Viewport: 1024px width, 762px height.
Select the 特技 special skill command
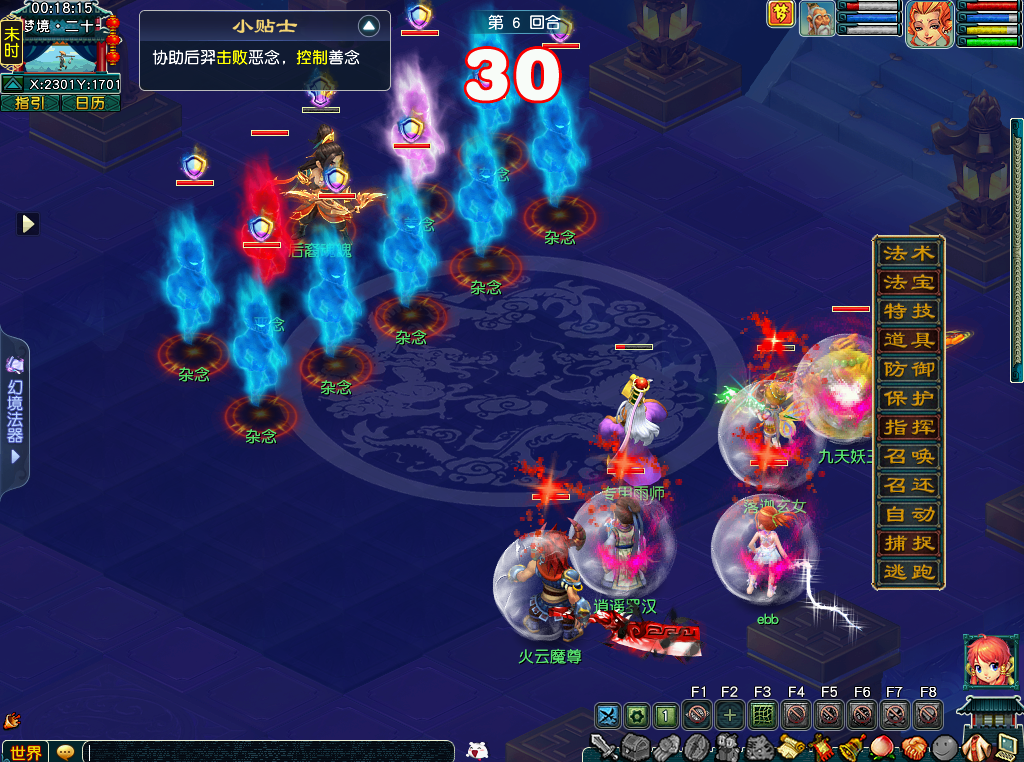tap(908, 311)
